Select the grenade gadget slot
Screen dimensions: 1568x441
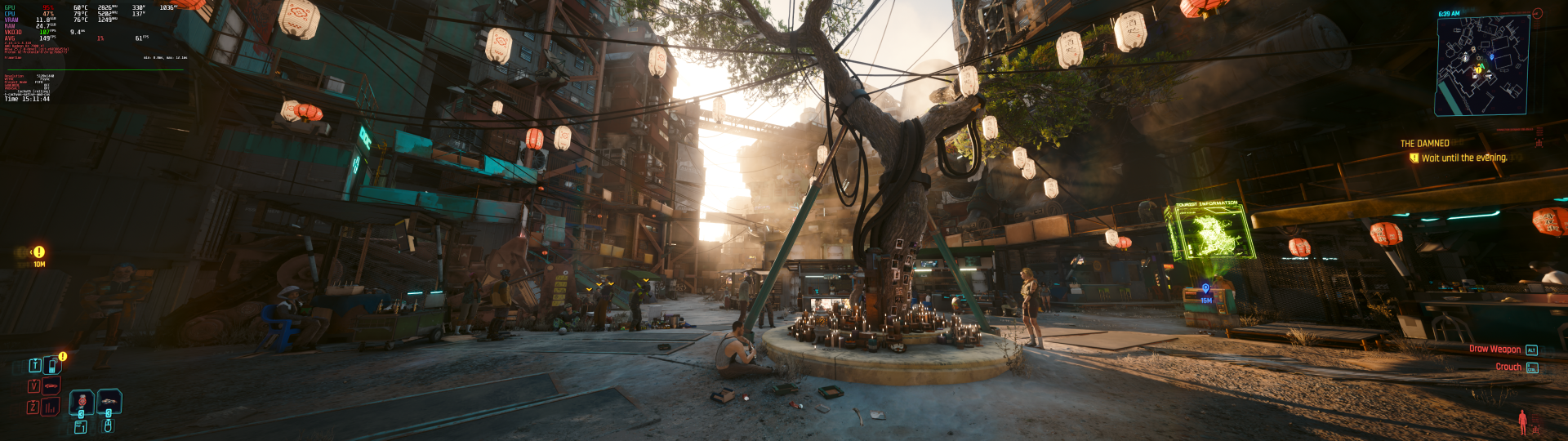[x=109, y=402]
